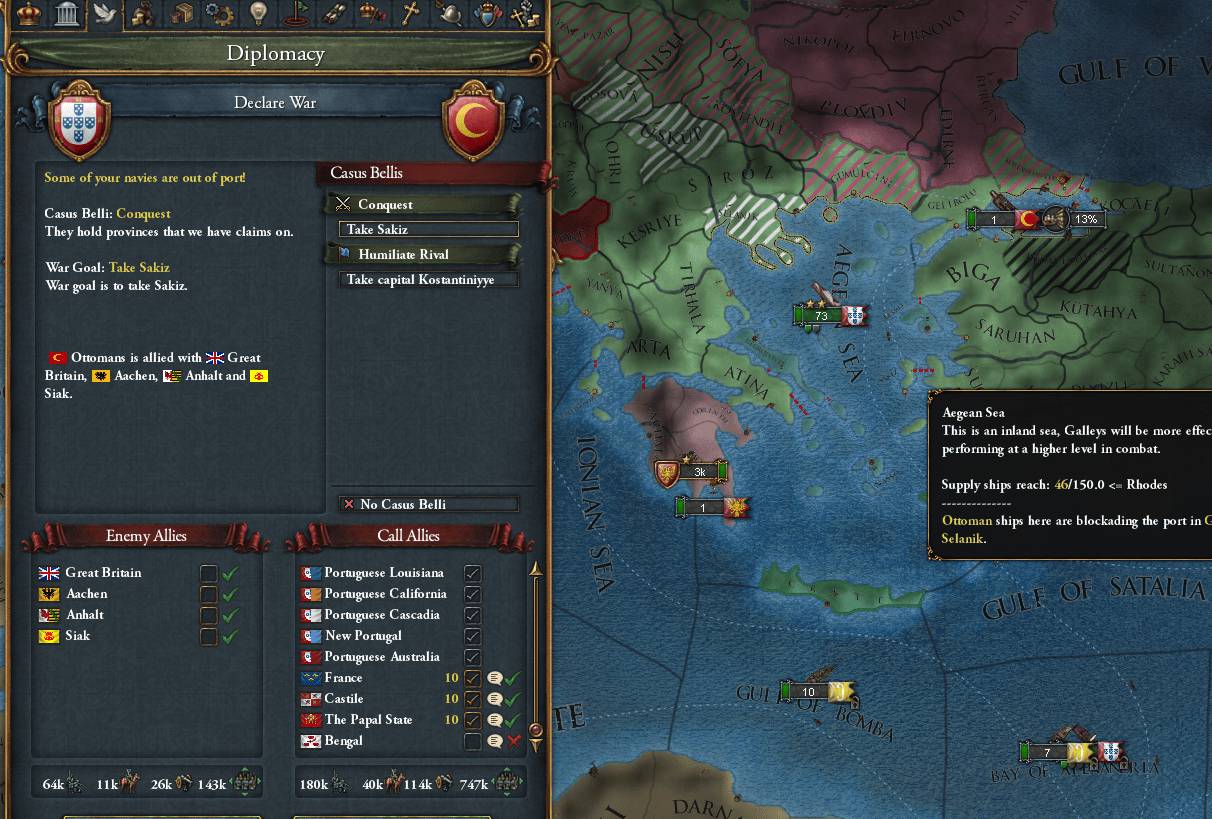Viewport: 1212px width, 819px height.
Task: Toggle the Portuguese Louisiana checkbox
Action: (x=473, y=573)
